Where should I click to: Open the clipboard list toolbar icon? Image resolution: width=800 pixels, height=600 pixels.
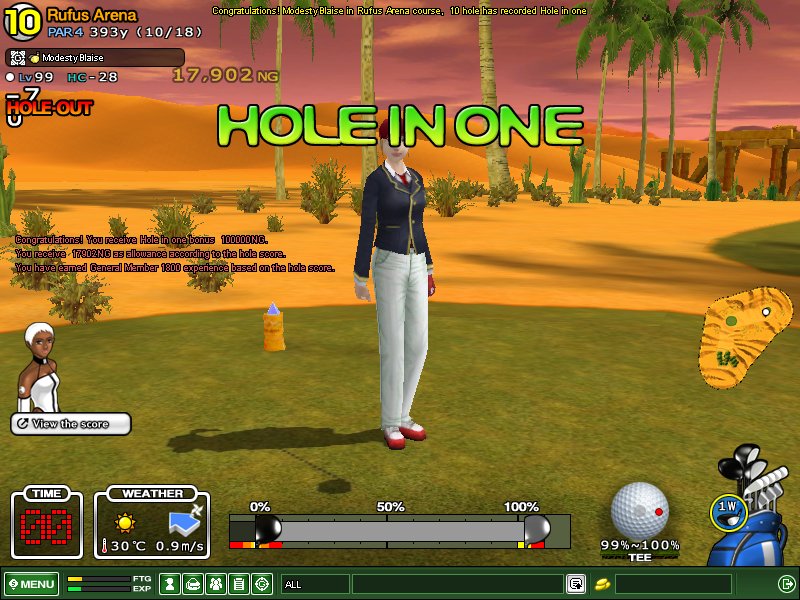238,584
